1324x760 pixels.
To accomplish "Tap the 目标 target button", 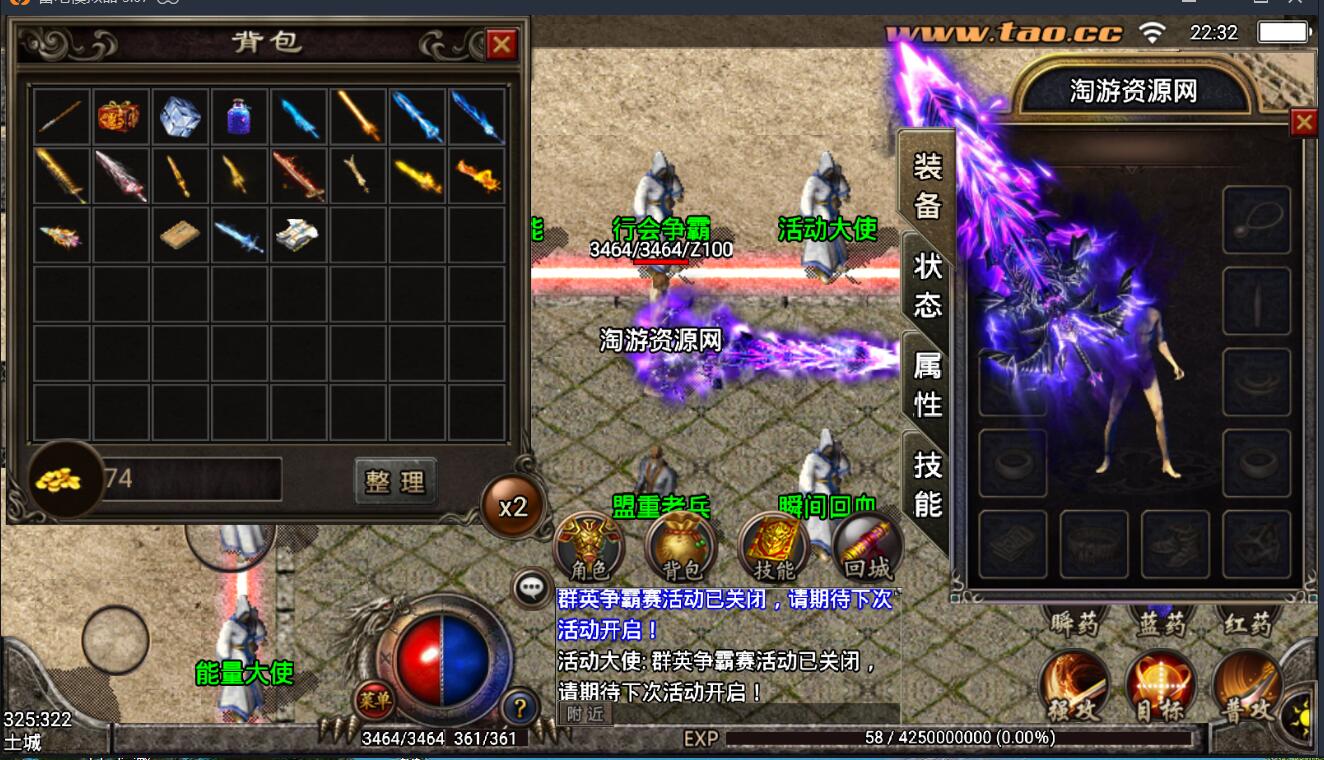I will click(x=1161, y=688).
